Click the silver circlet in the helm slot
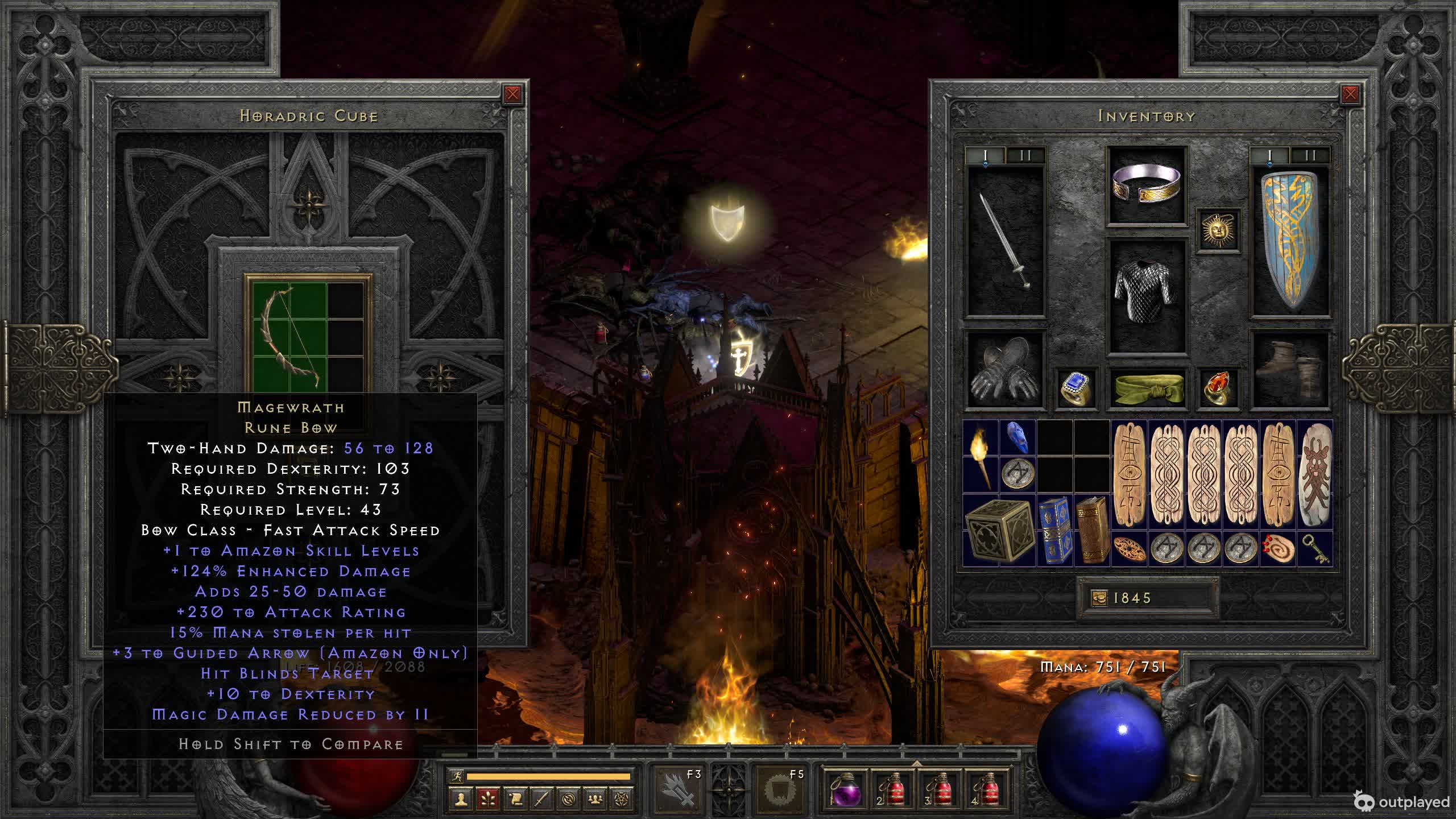 tap(1147, 185)
